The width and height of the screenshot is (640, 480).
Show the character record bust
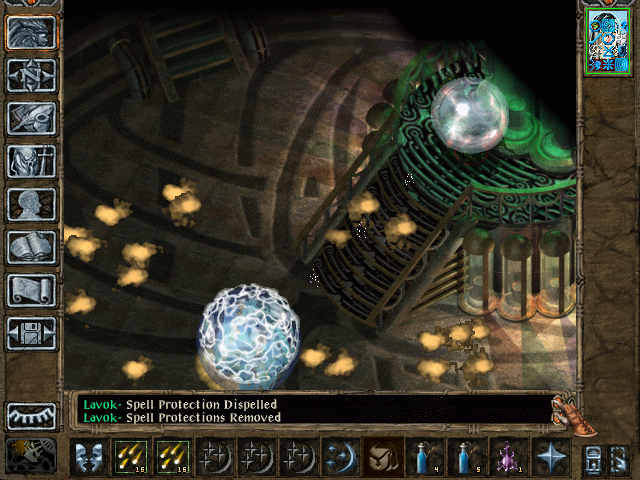click(31, 204)
